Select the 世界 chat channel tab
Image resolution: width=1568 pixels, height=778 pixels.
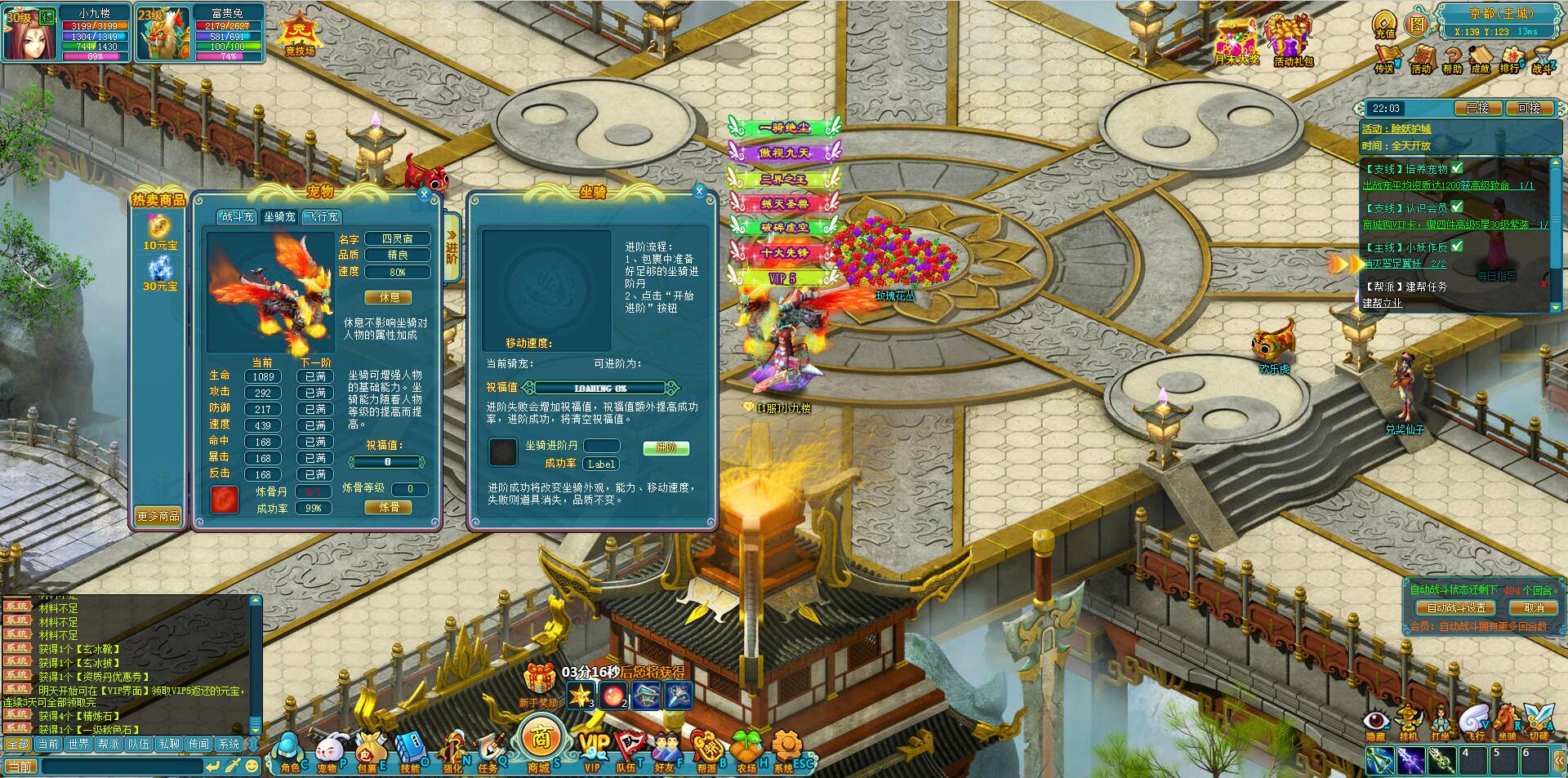[x=78, y=744]
